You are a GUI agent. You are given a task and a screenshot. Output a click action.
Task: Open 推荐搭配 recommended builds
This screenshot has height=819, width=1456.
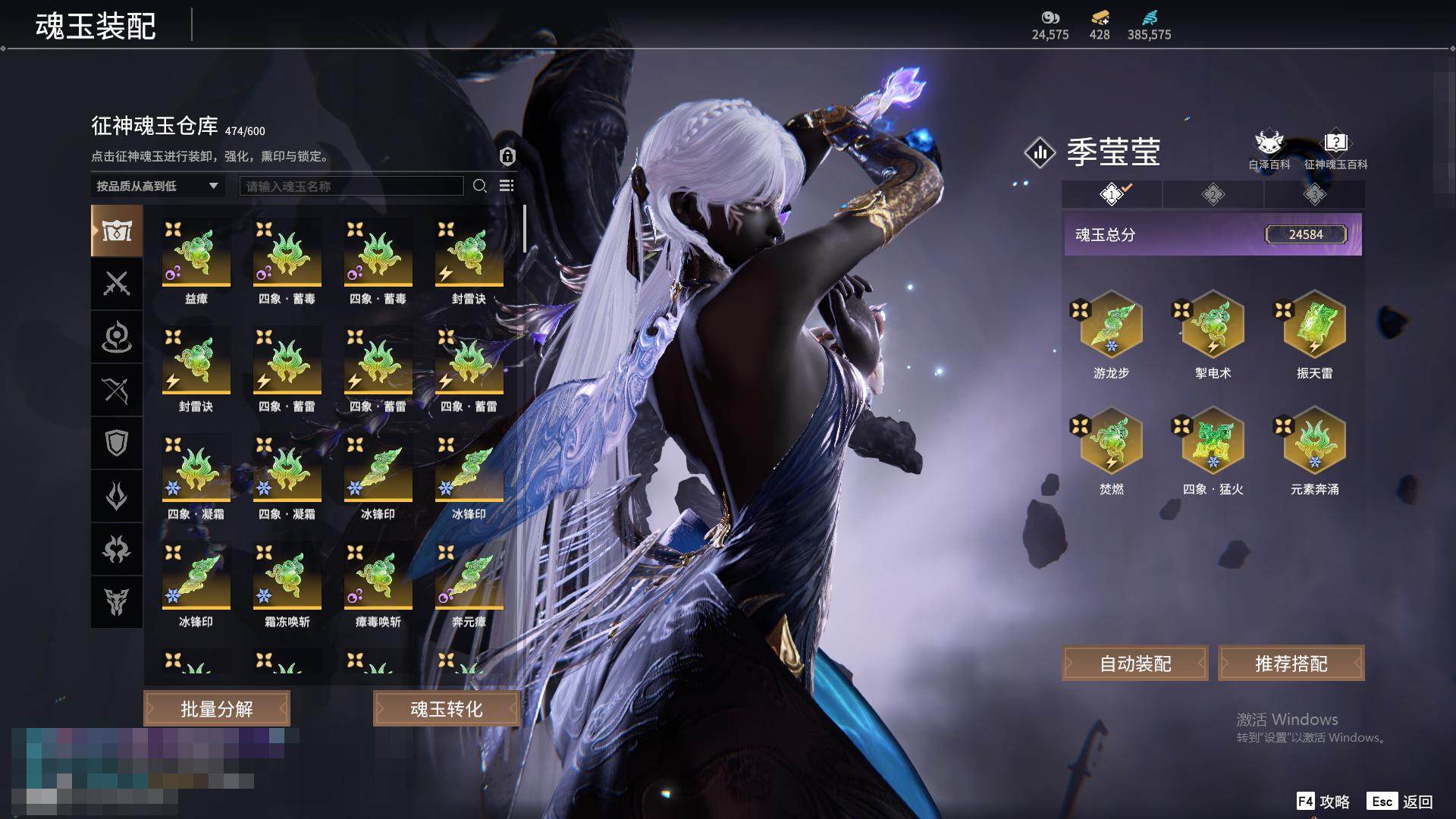(x=1291, y=664)
